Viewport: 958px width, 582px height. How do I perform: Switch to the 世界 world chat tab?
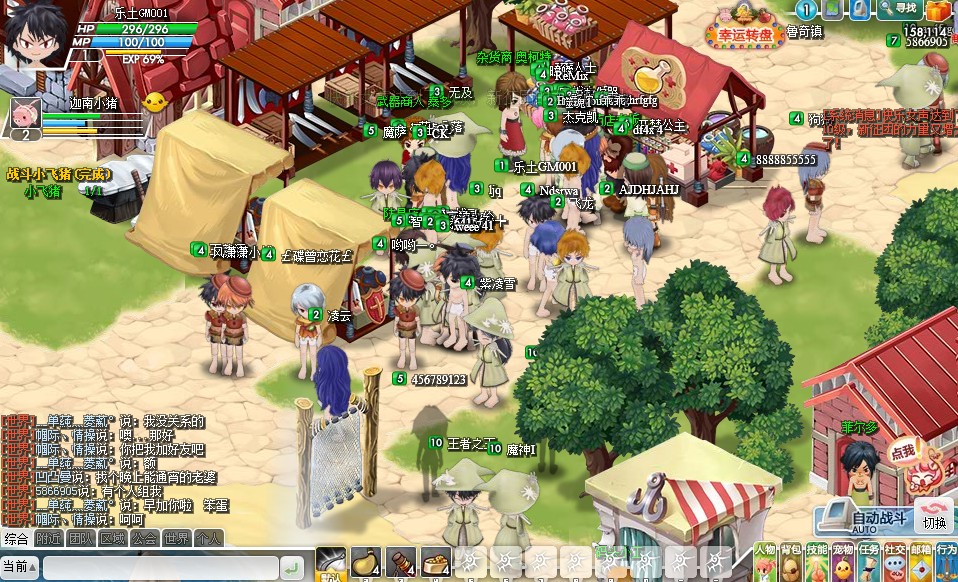[176, 539]
